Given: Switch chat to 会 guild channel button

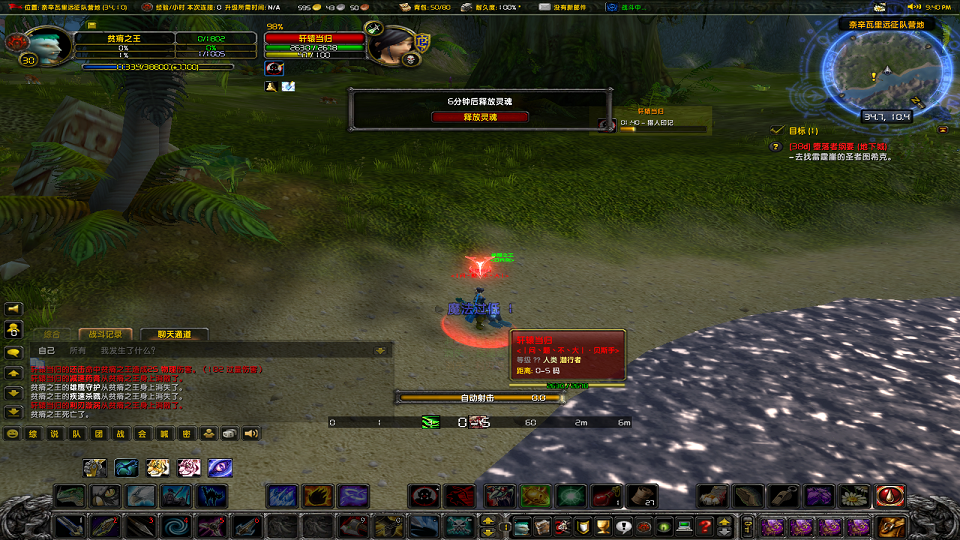Looking at the screenshot, I should coord(143,434).
